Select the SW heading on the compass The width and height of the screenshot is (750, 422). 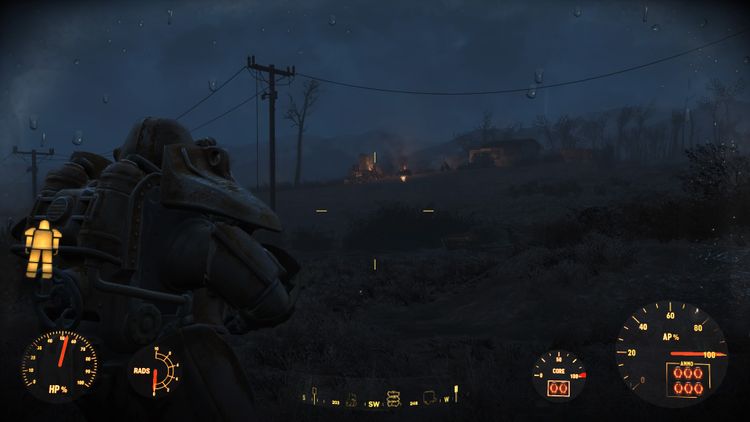373,403
